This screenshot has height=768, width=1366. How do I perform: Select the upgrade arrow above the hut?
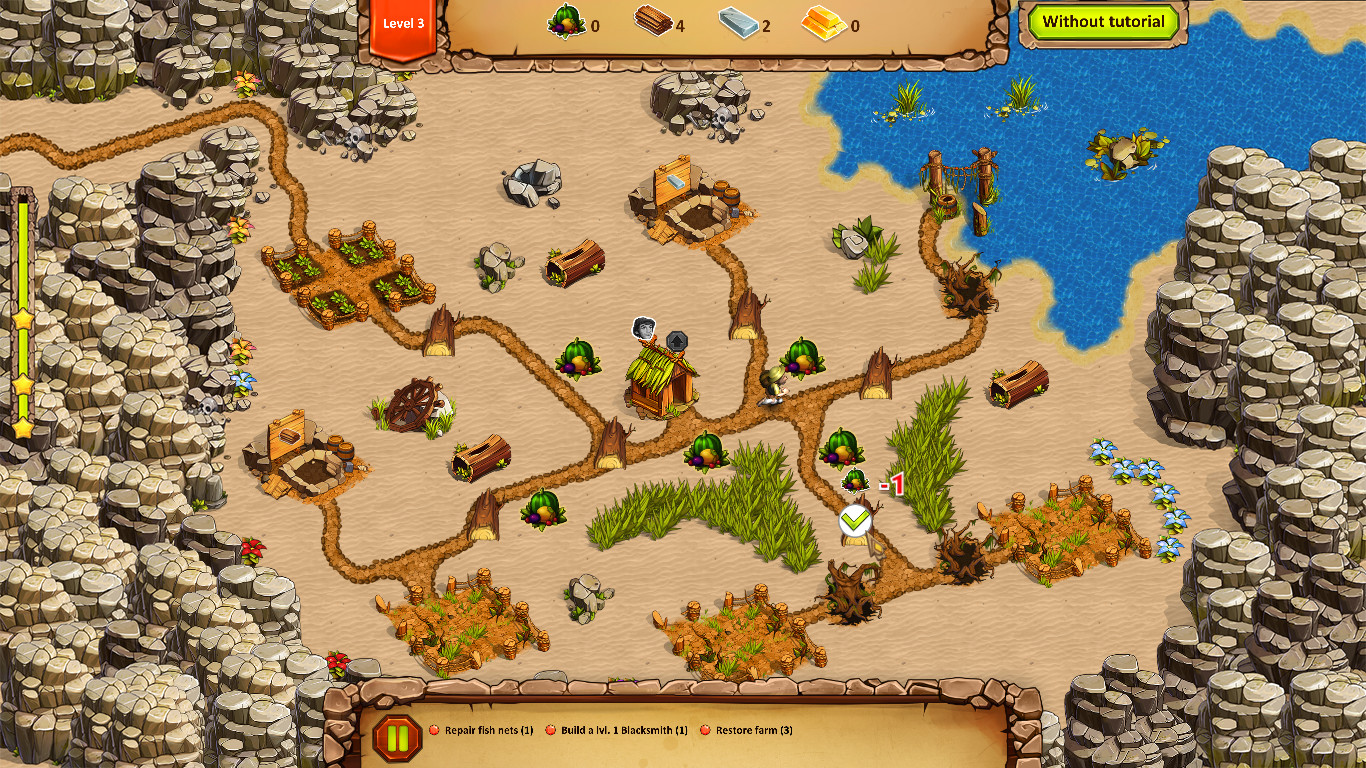pos(679,340)
